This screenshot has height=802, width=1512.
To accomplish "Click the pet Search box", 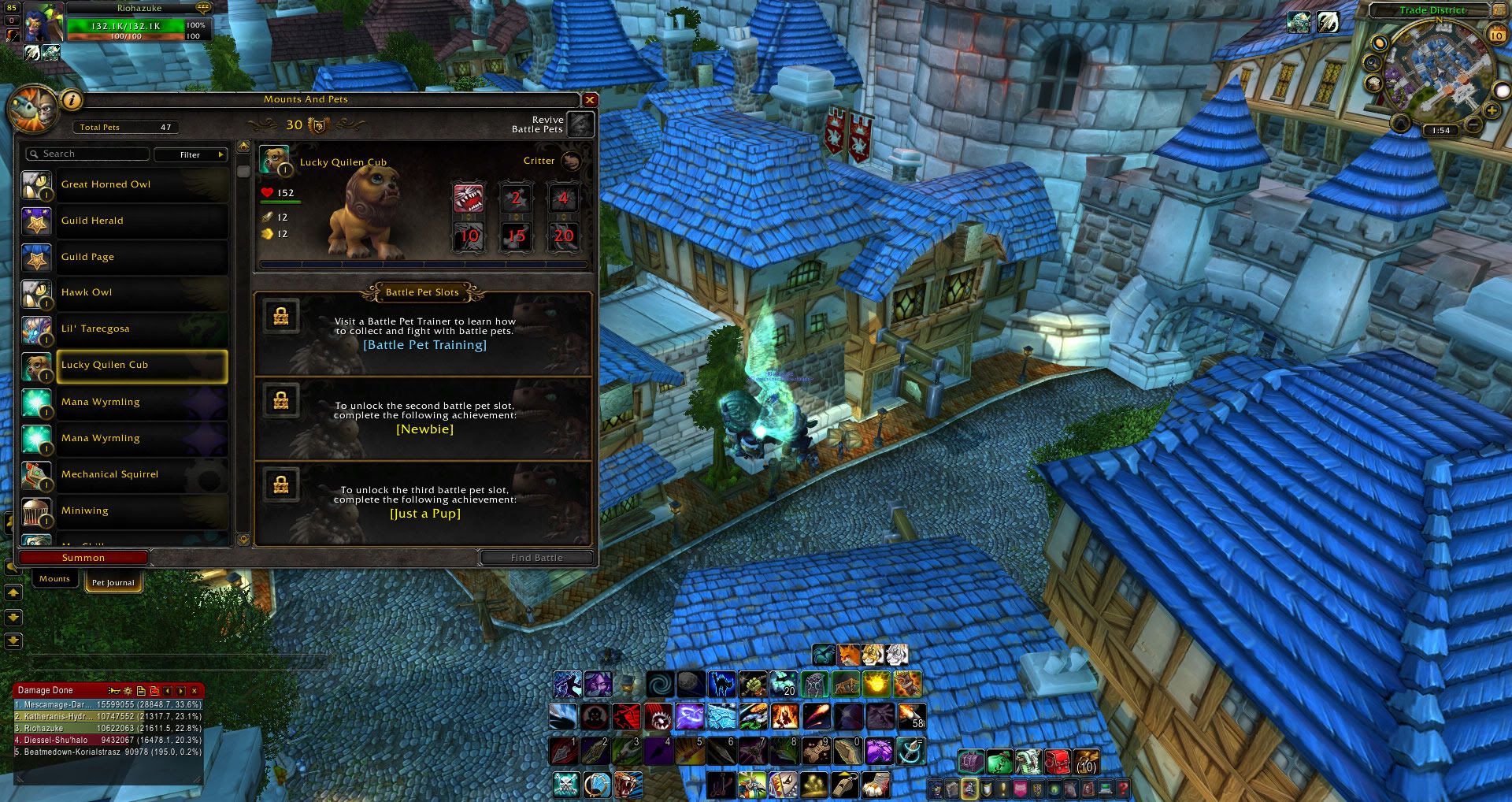I will click(x=88, y=154).
